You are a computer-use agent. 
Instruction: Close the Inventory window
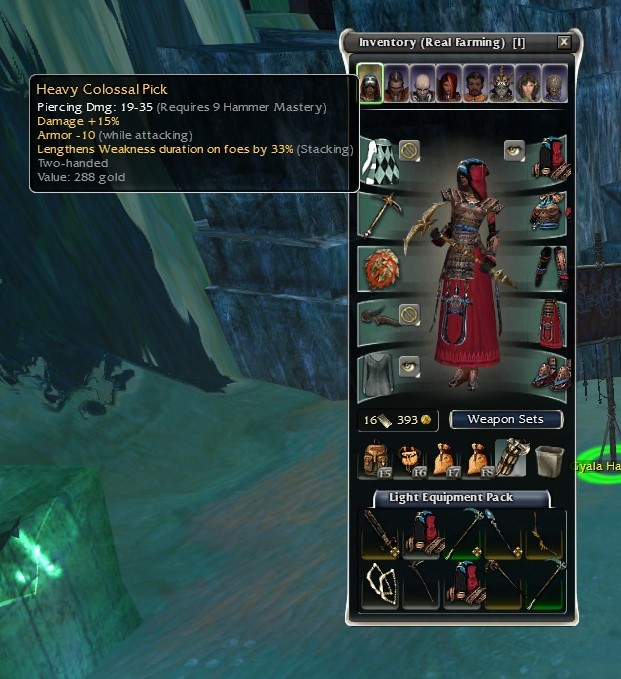564,42
